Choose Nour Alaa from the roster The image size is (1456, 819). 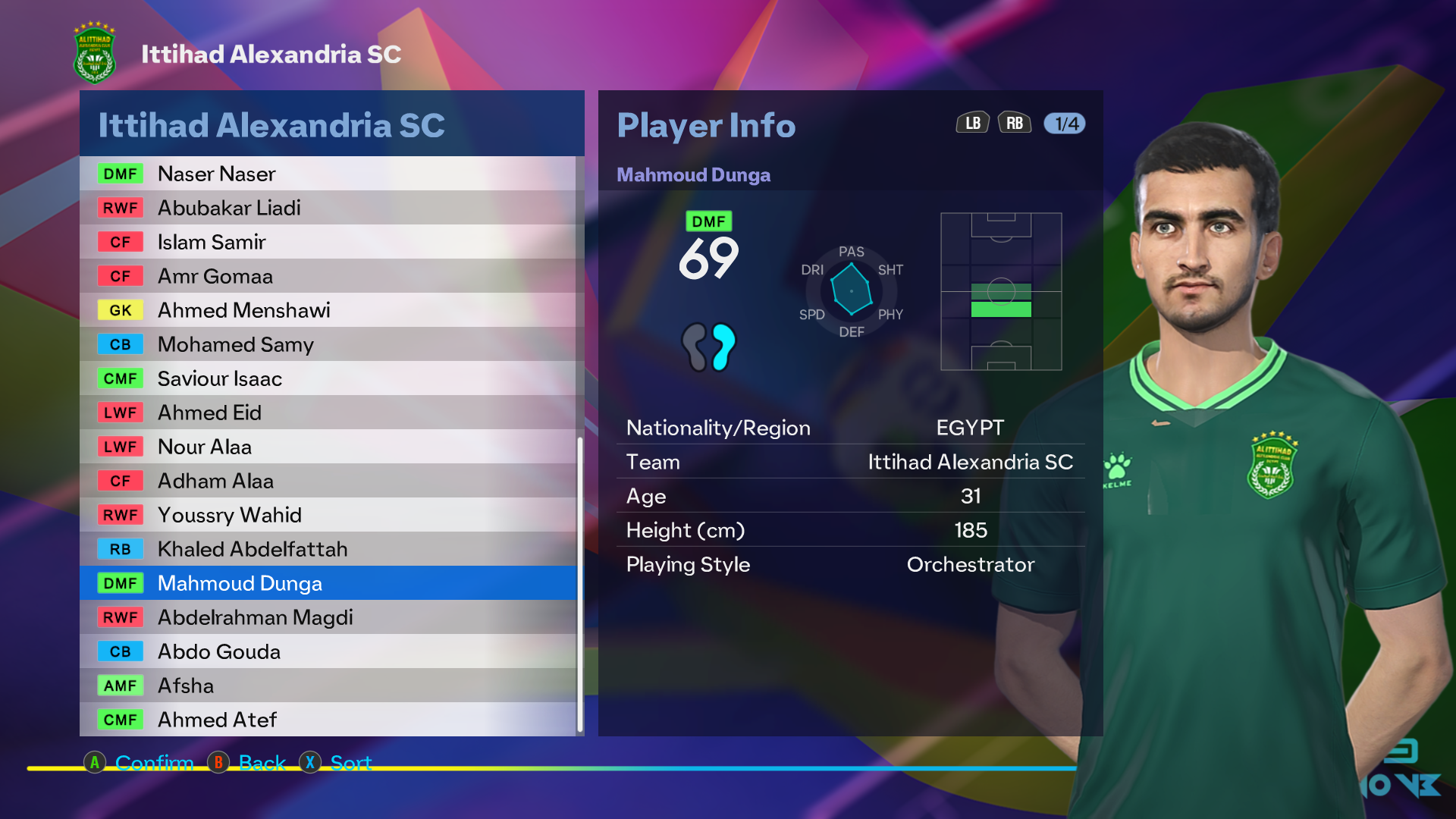click(x=328, y=447)
